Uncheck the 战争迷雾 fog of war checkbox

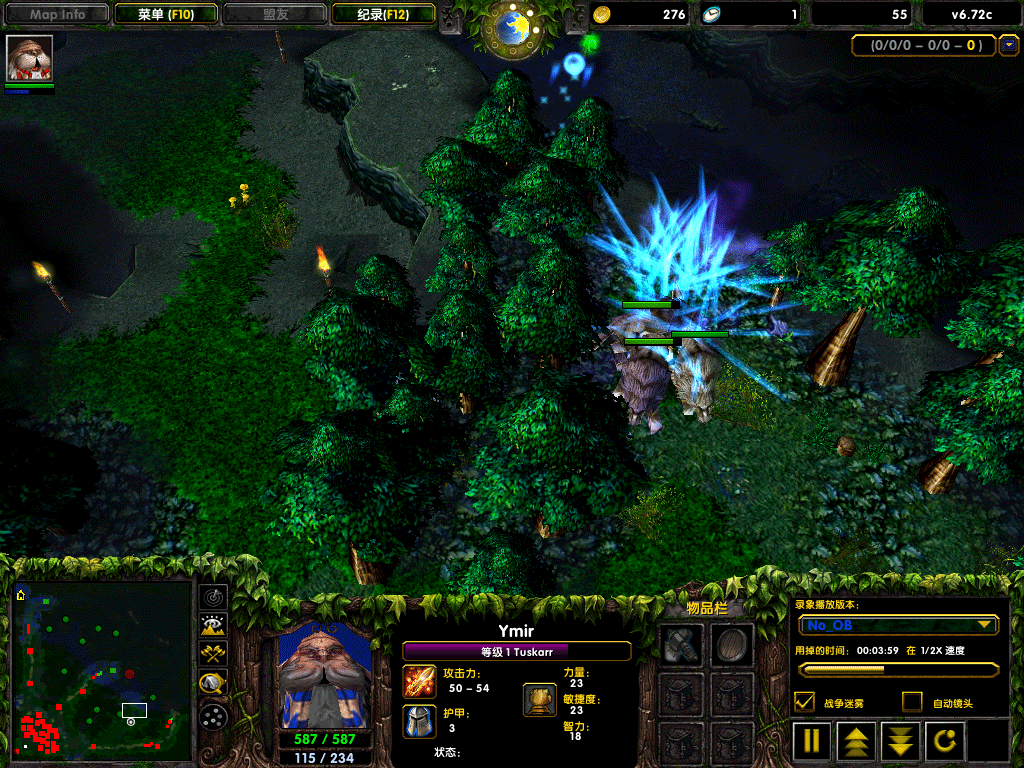[x=804, y=702]
